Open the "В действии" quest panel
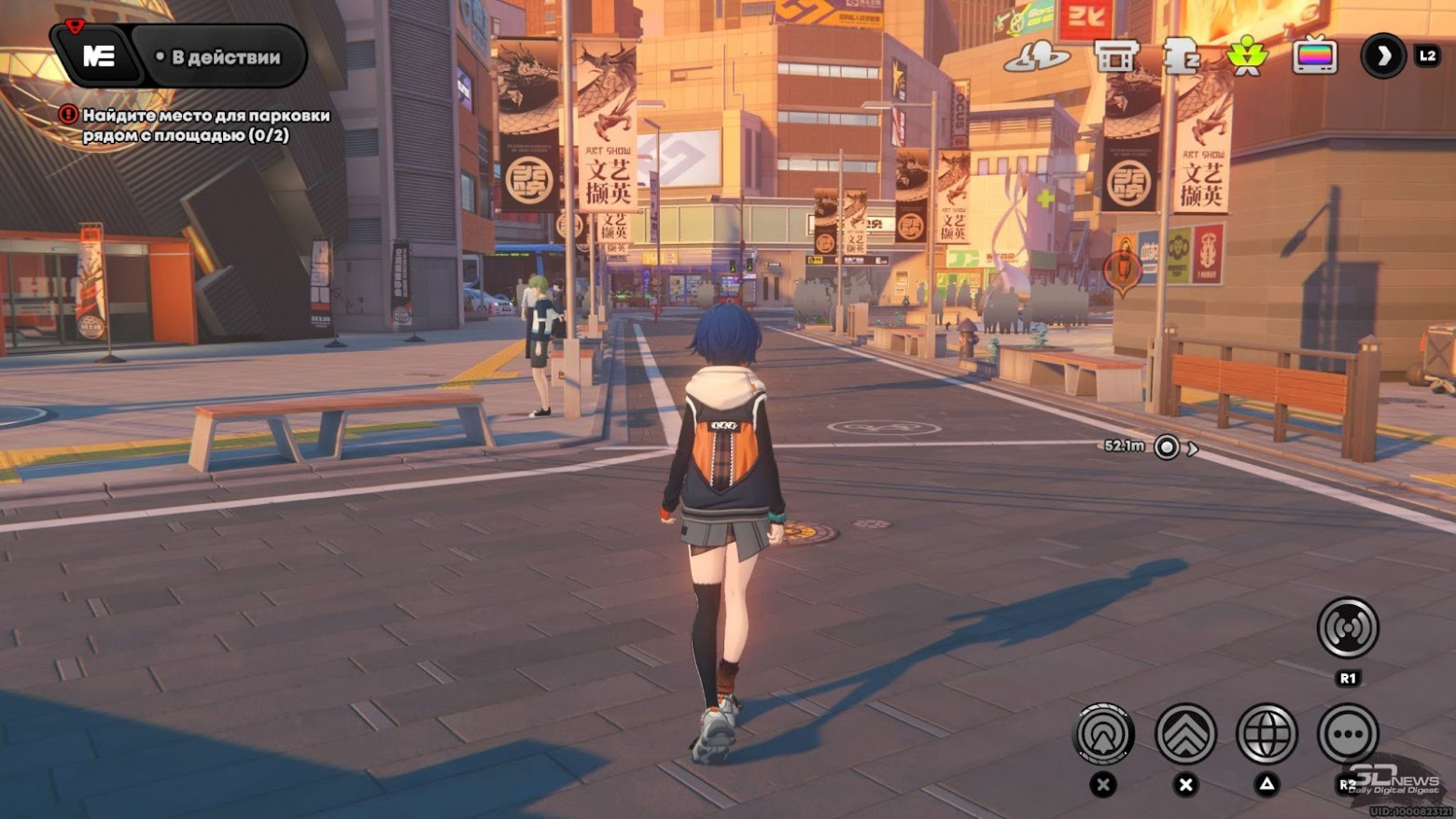The image size is (1456, 819). [x=218, y=57]
